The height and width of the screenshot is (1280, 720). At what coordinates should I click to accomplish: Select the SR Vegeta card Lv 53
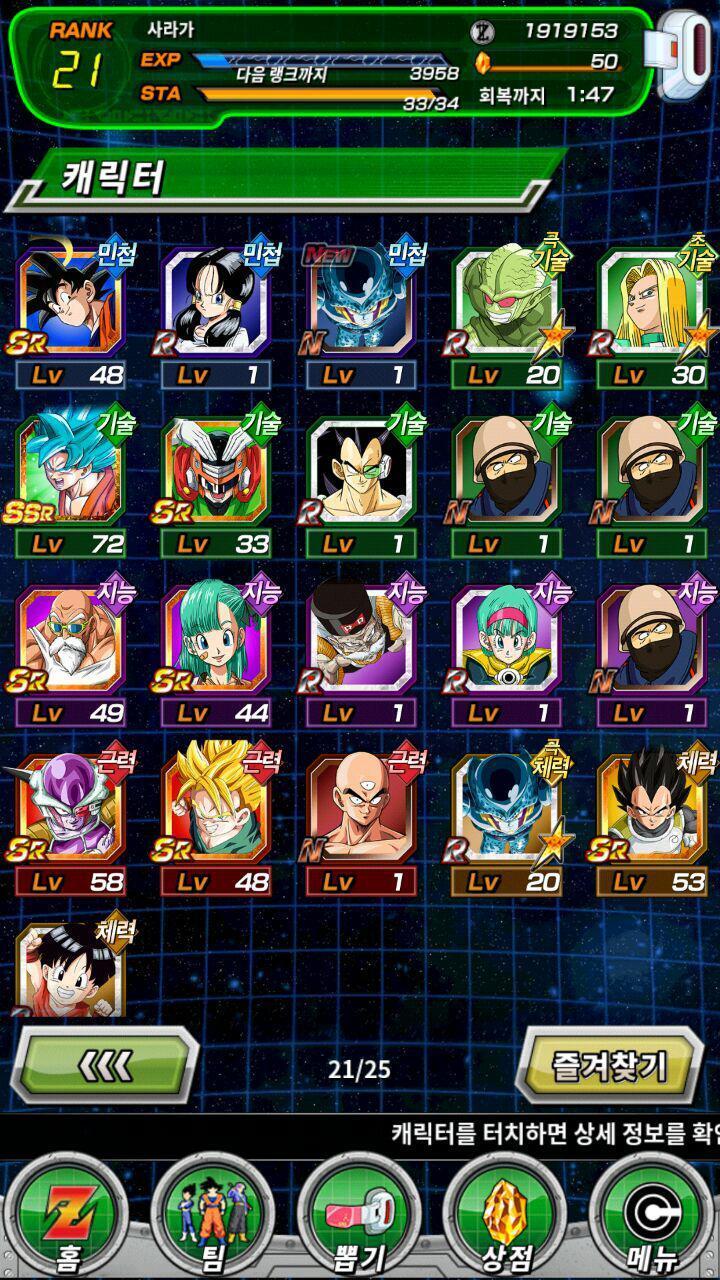tap(651, 810)
